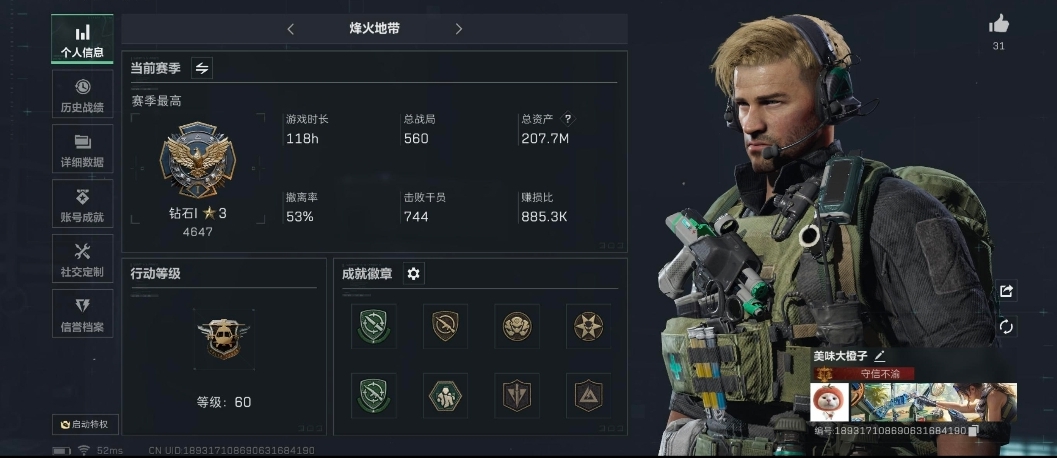The image size is (1057, 458).
Task: Click the 总资产 question mark help icon
Action: 569,118
